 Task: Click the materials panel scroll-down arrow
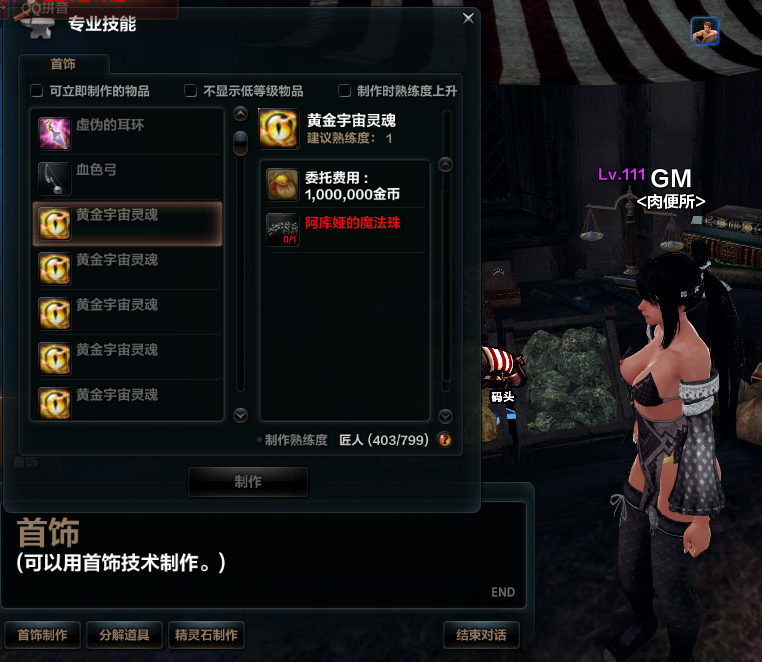click(446, 416)
